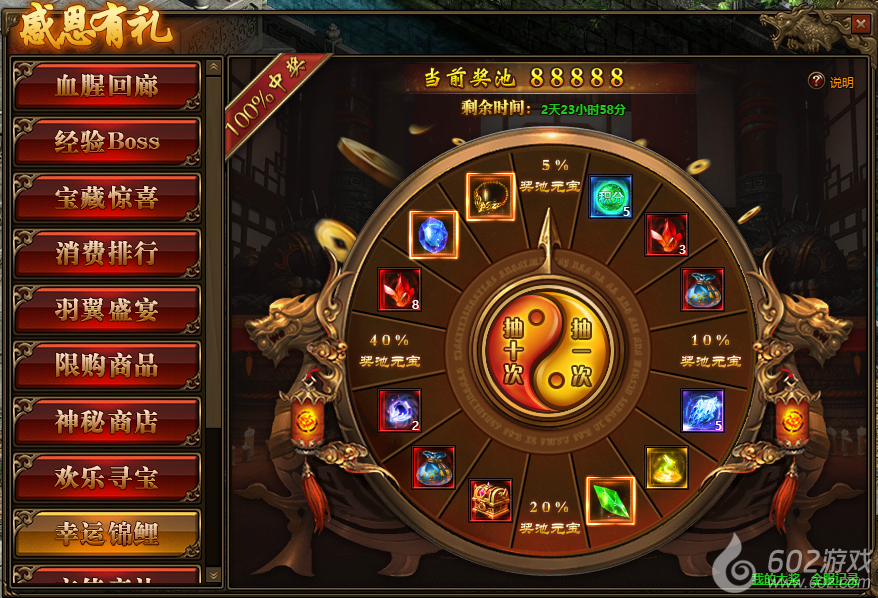Screen dimensions: 878x598
Task: Select the 欢乐寻宝 event tab
Action: 107,478
